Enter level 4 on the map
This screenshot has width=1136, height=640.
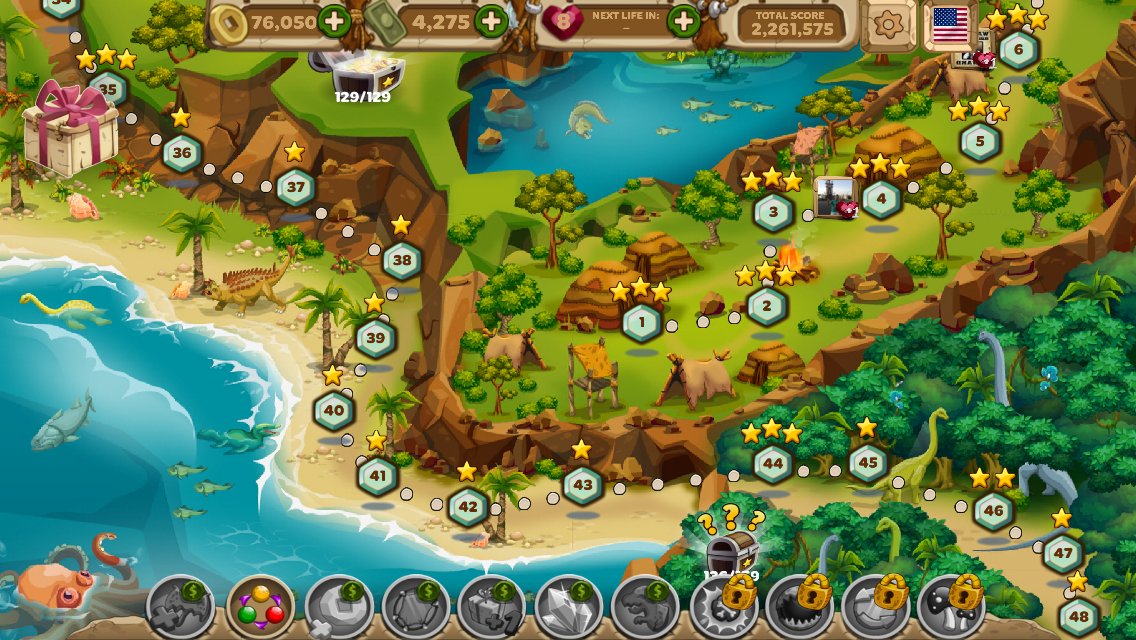[x=881, y=198]
